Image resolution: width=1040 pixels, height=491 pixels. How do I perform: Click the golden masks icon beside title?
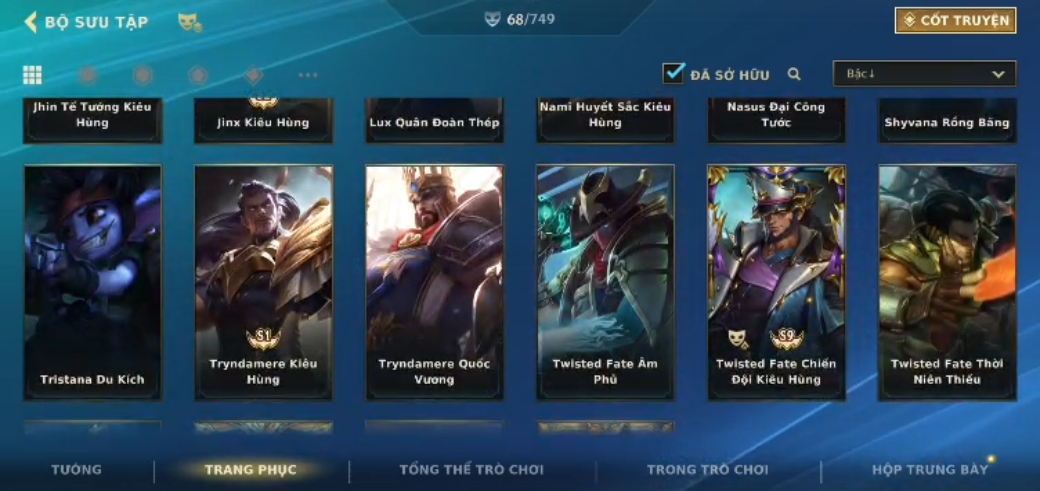(x=189, y=22)
